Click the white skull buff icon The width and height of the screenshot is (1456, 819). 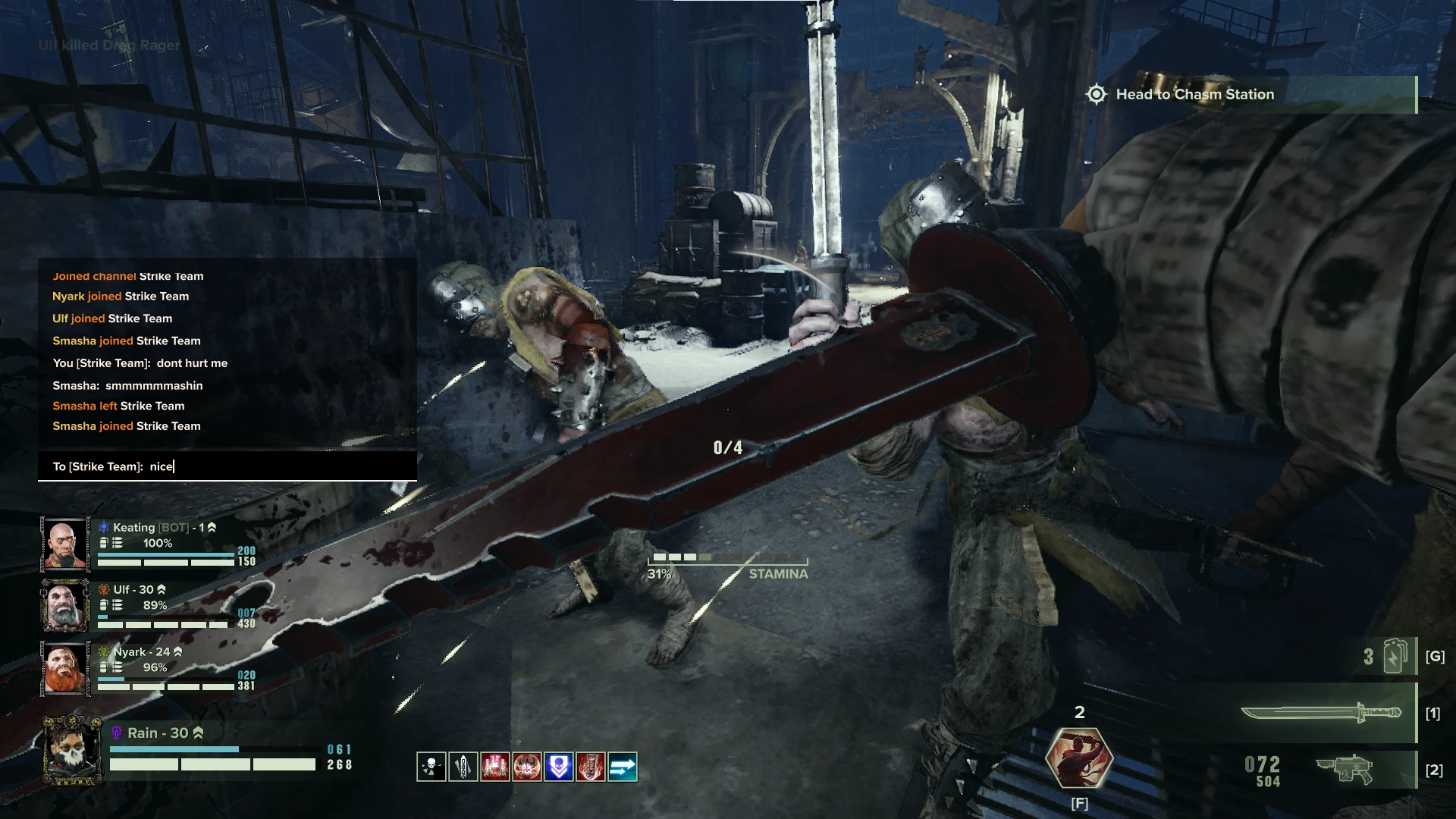(431, 767)
